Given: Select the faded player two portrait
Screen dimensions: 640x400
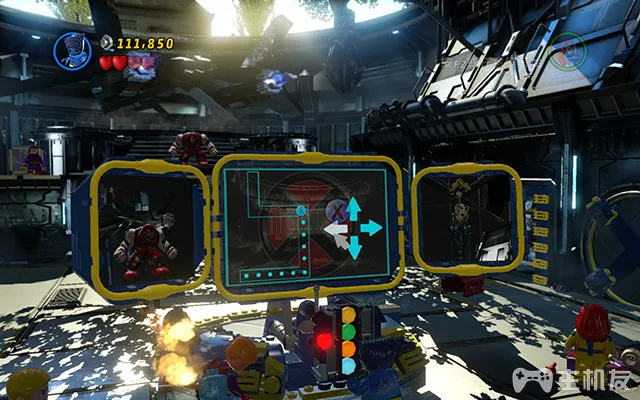Looking at the screenshot, I should (x=567, y=46).
